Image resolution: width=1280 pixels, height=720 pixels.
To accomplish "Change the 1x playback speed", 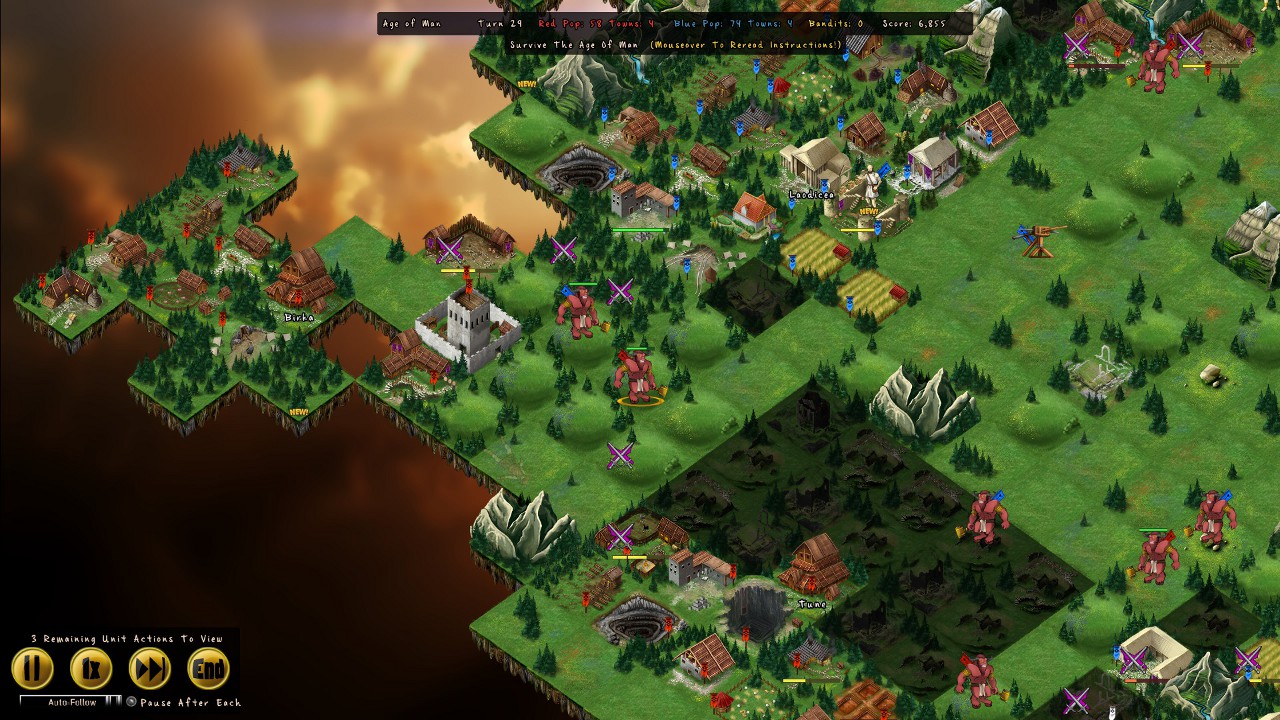I will pyautogui.click(x=91, y=669).
